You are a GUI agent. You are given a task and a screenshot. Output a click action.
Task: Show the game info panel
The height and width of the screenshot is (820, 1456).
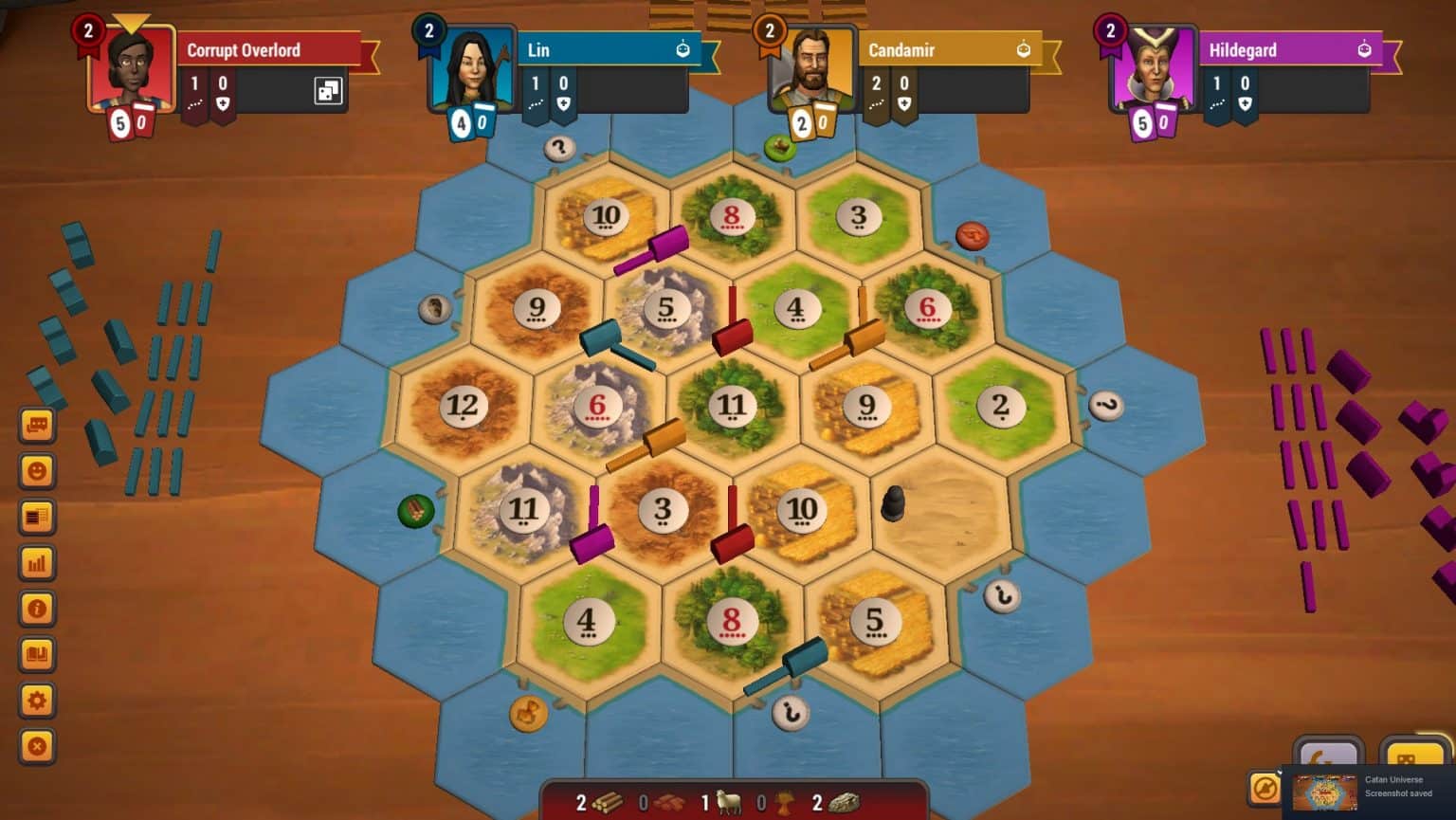36,610
